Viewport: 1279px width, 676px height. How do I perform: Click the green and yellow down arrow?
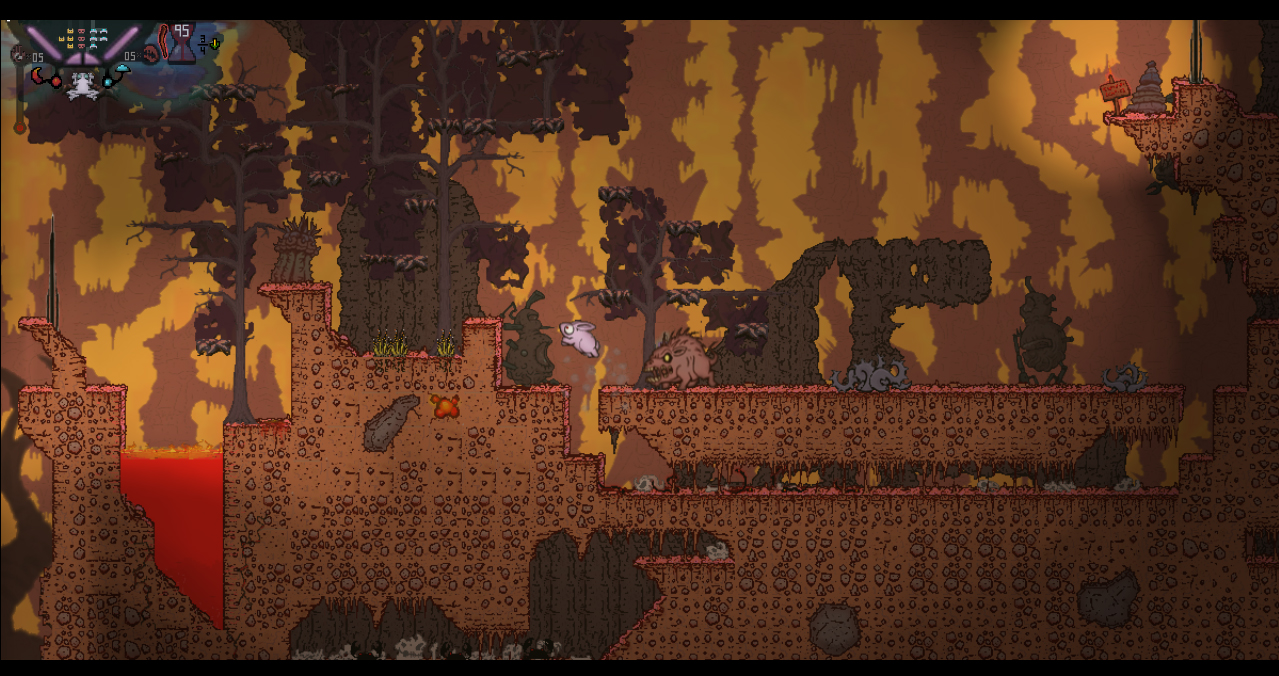[215, 44]
